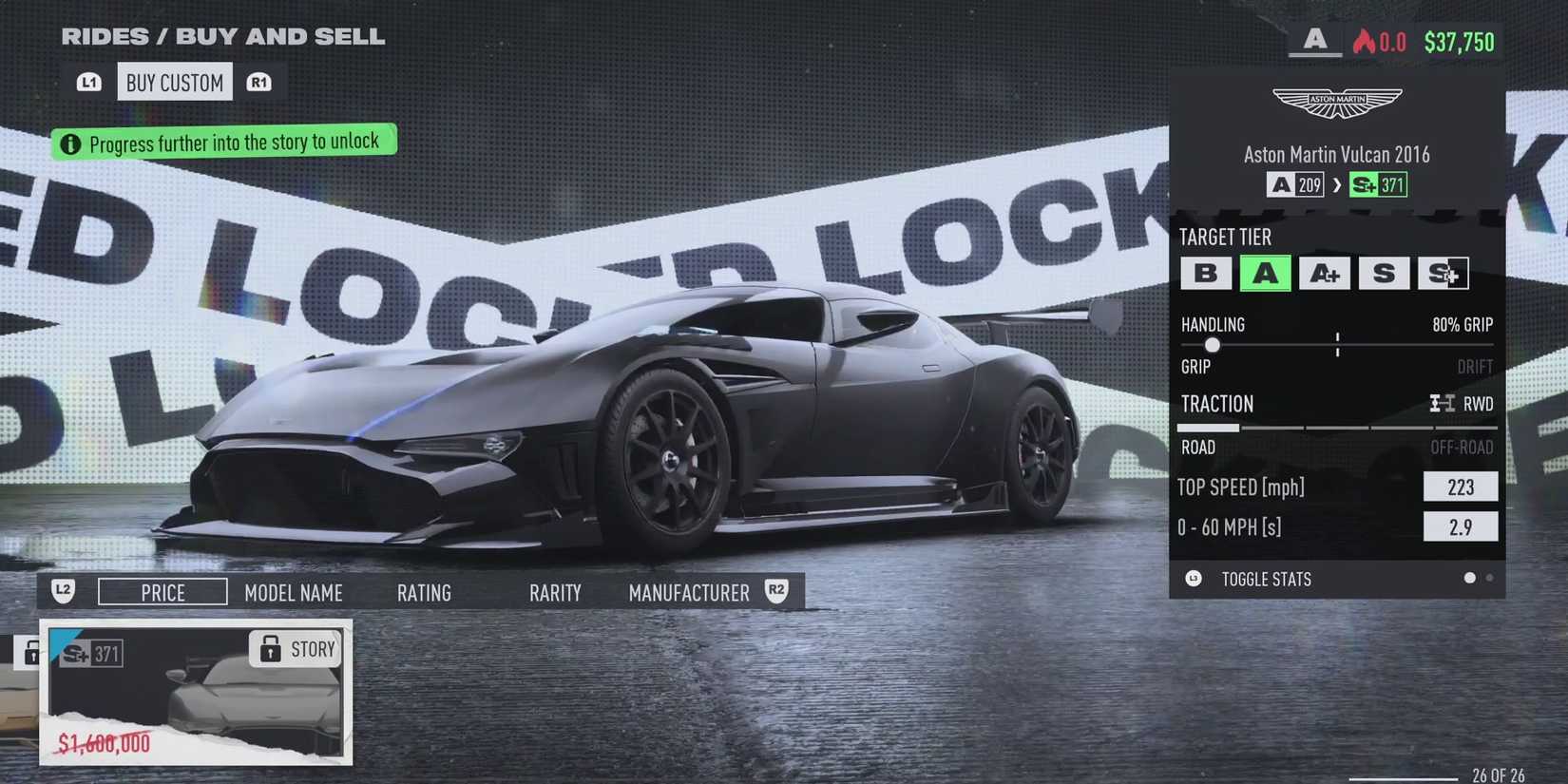
Task: Adjust the HANDLING grip slider
Action: (x=1212, y=345)
